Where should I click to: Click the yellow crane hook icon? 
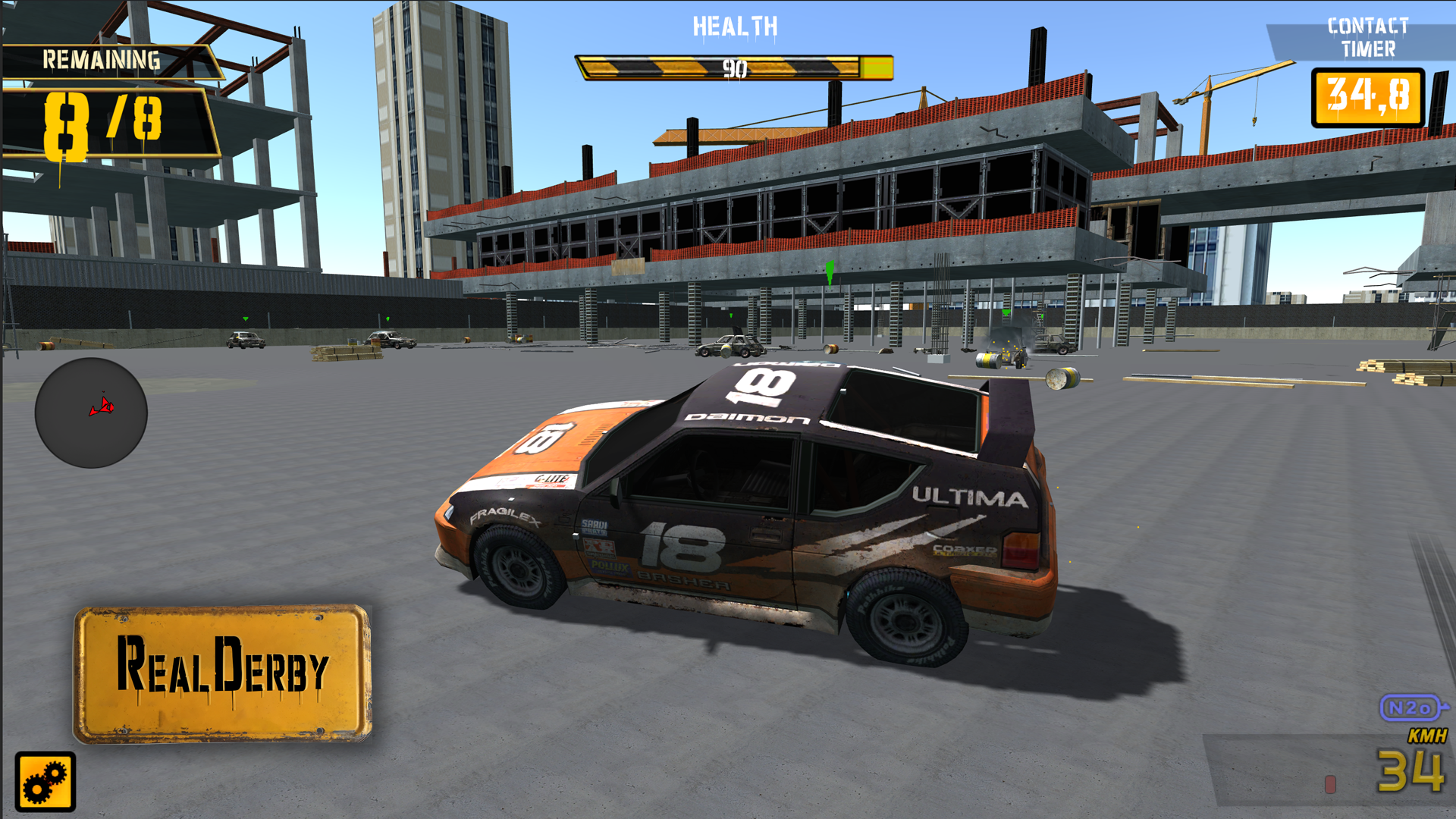pos(1254,121)
